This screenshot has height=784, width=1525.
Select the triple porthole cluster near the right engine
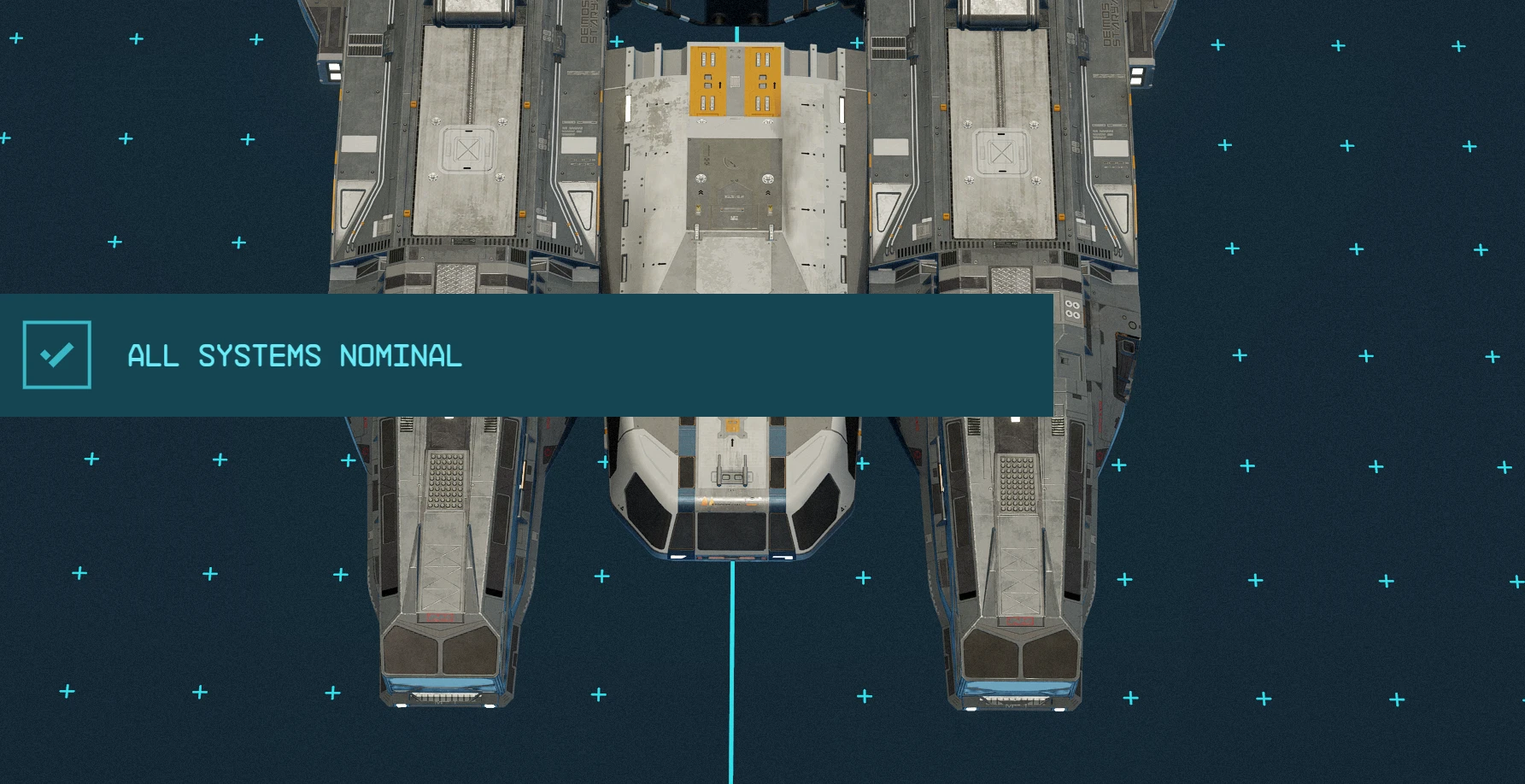point(1072,309)
